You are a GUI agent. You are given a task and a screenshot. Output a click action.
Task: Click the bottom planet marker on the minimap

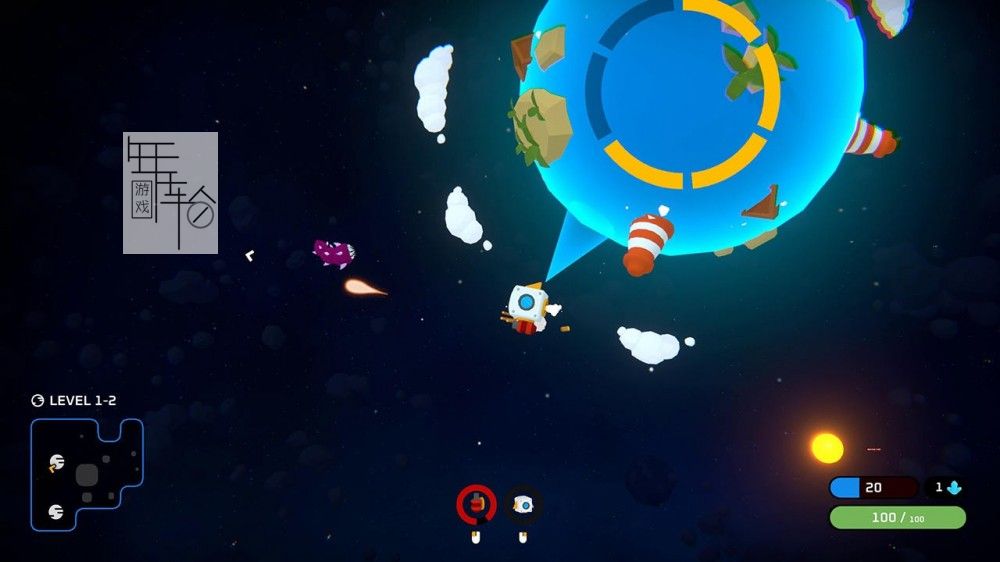click(56, 511)
